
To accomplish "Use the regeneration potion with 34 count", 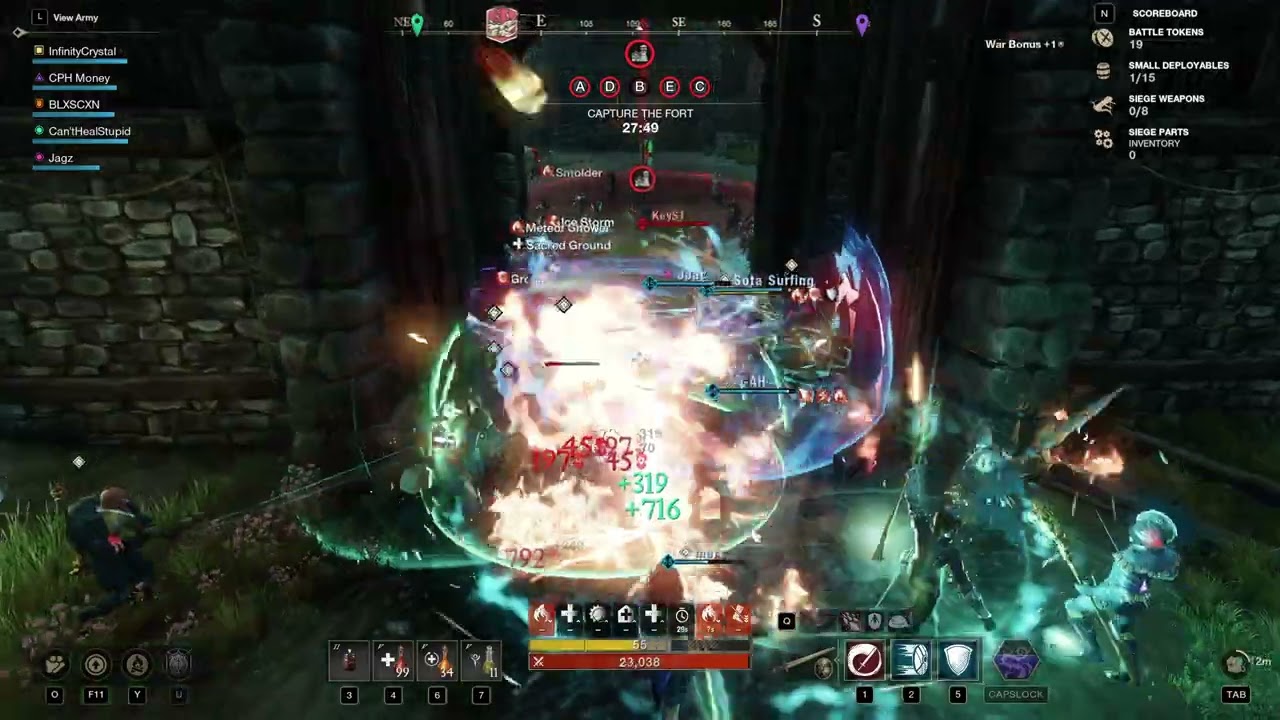I will [437, 661].
